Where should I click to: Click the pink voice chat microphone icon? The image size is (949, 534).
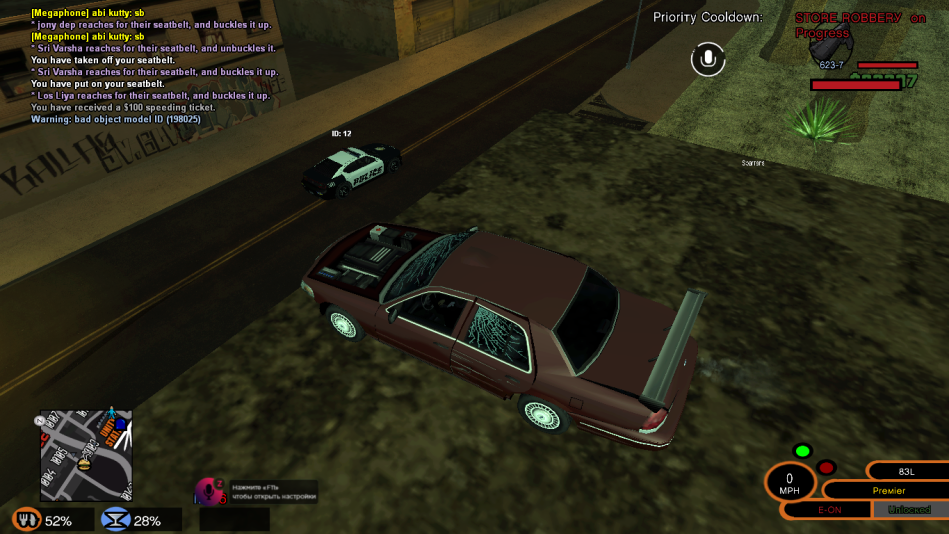click(x=210, y=491)
